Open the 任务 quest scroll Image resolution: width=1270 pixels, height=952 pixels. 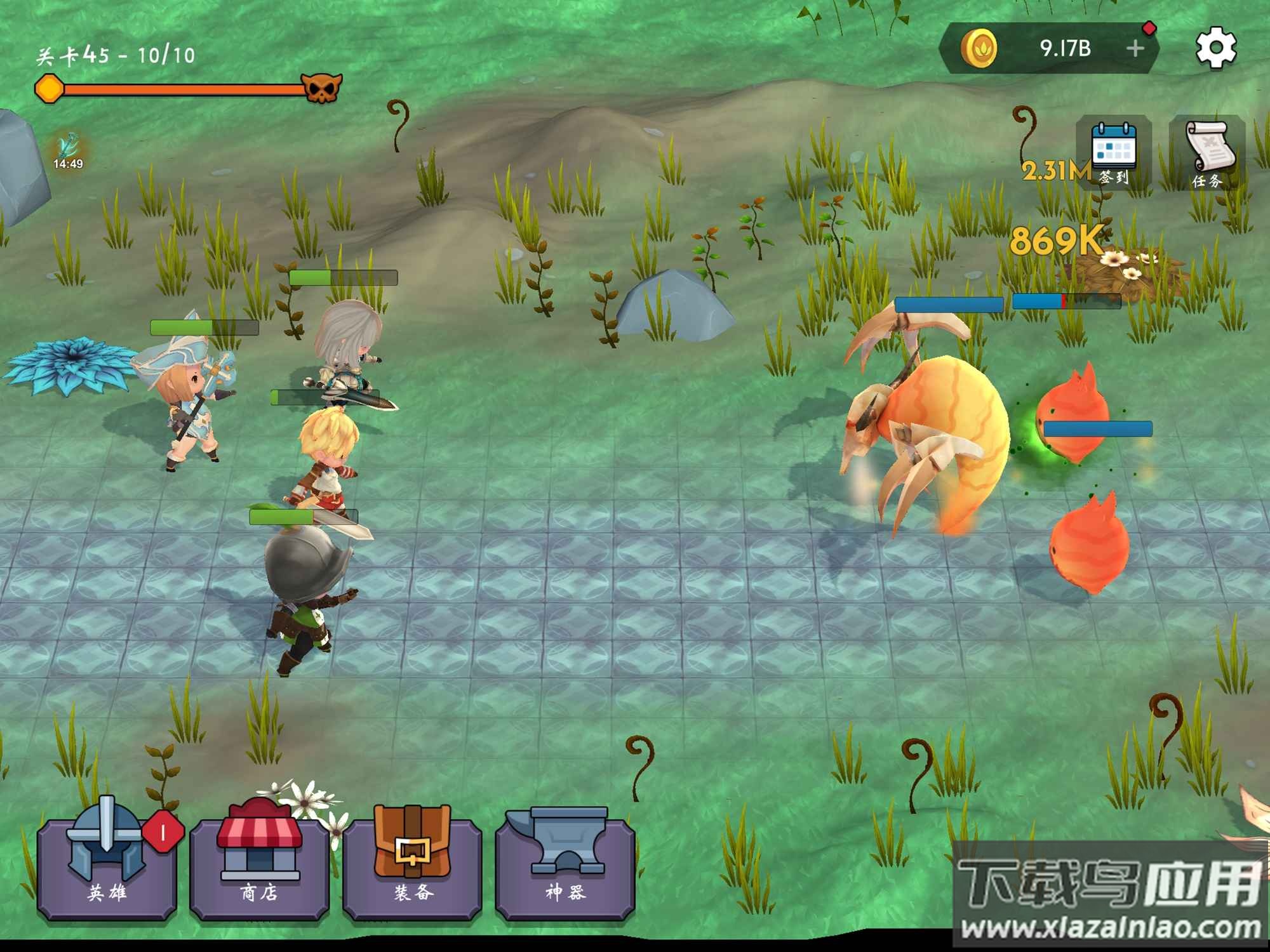tap(1207, 154)
